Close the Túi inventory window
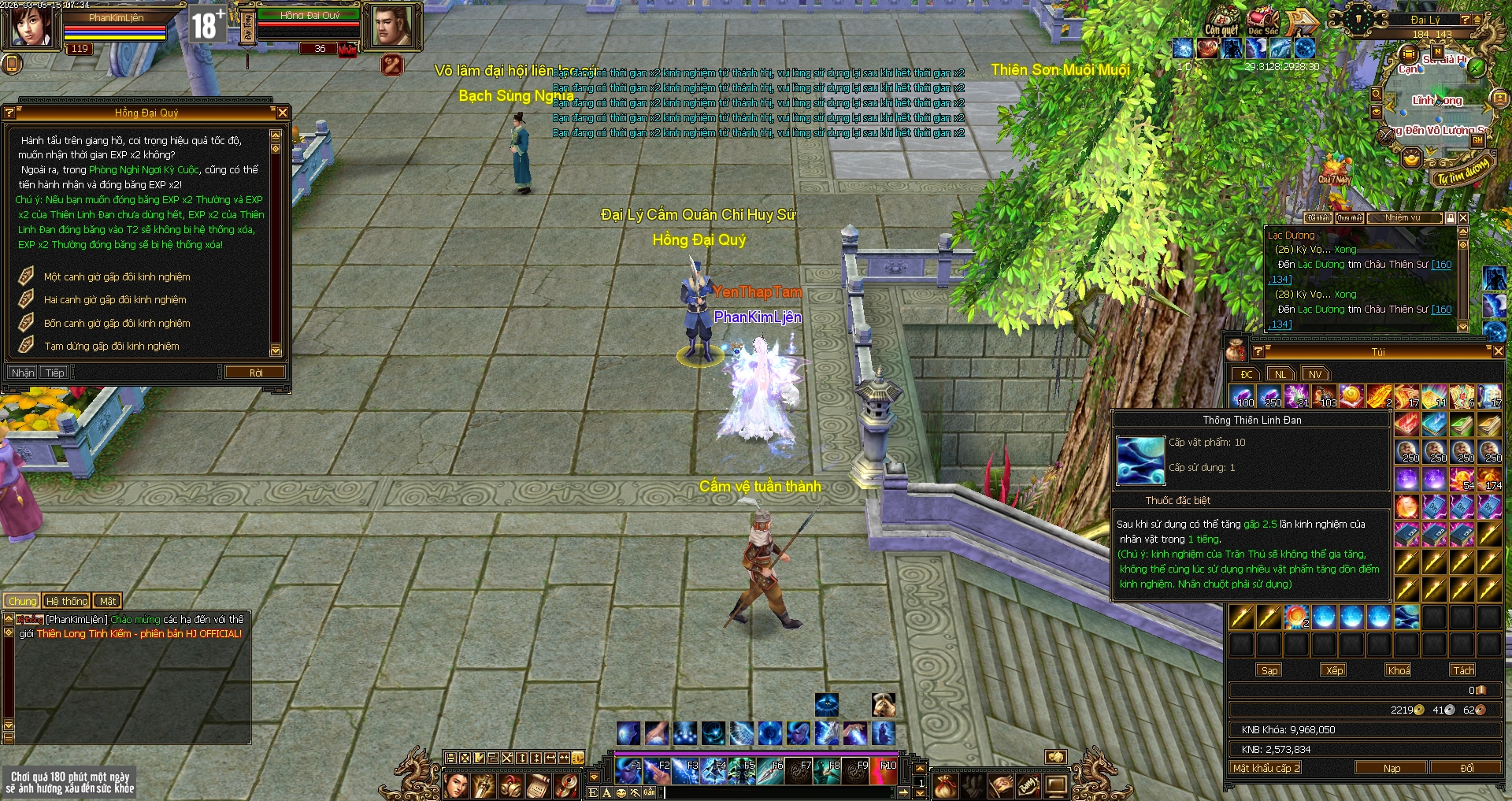 coord(1499,351)
